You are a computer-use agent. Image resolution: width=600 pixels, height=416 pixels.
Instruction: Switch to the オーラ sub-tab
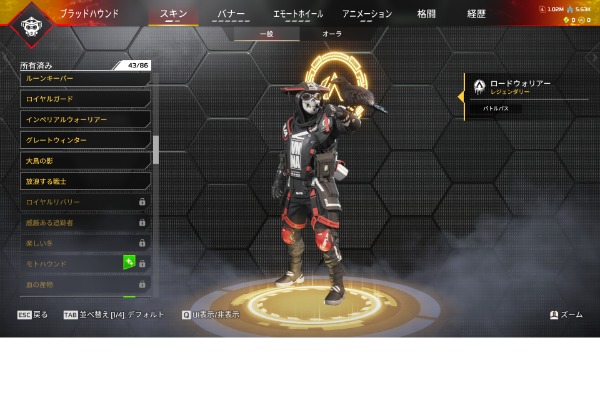pyautogui.click(x=332, y=34)
